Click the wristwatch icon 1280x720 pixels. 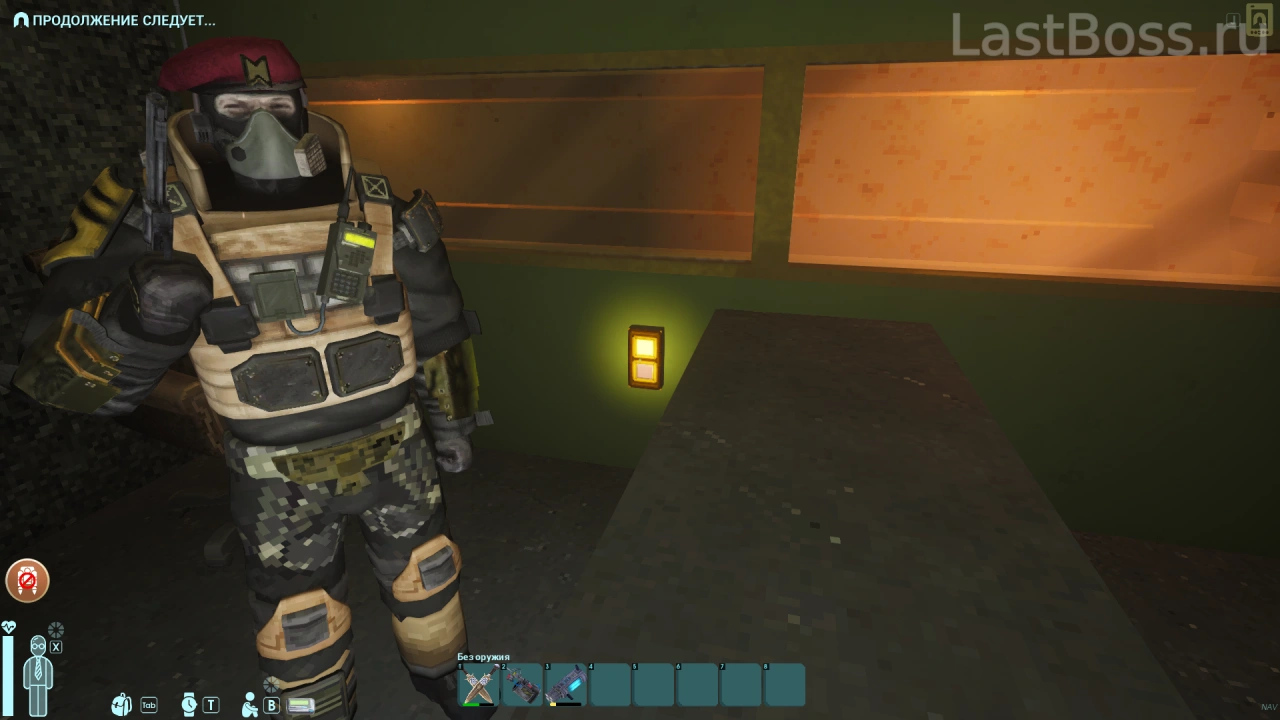coord(190,705)
